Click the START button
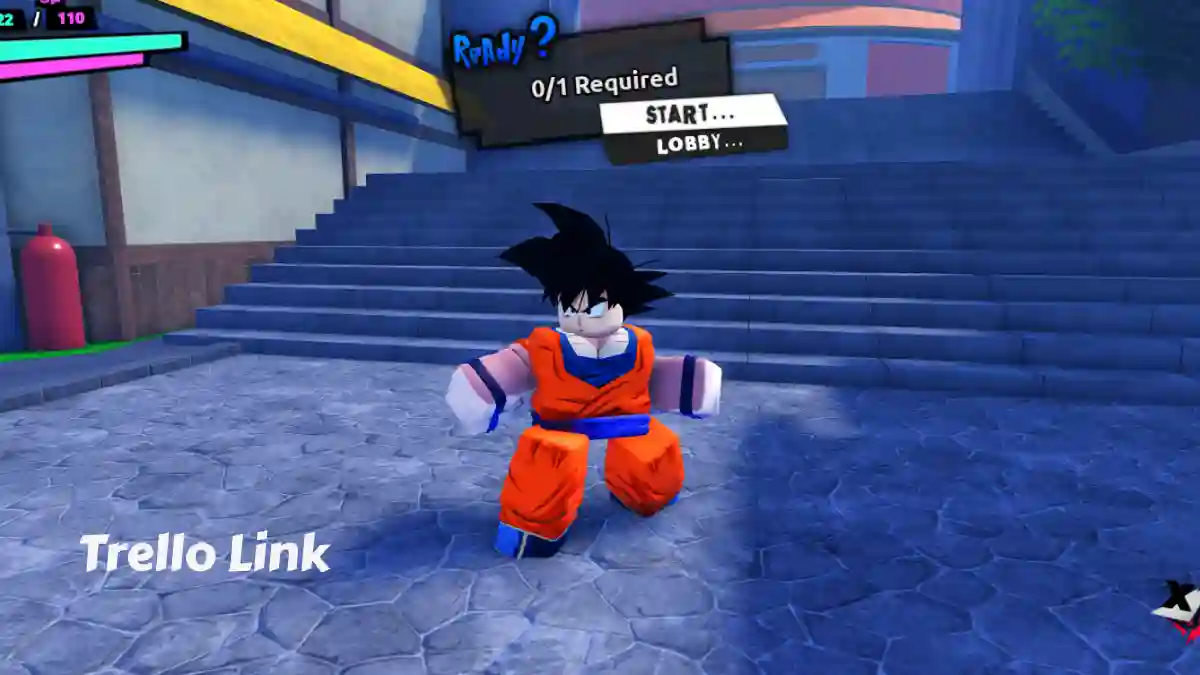Screen dimensions: 1200x675 click(691, 114)
